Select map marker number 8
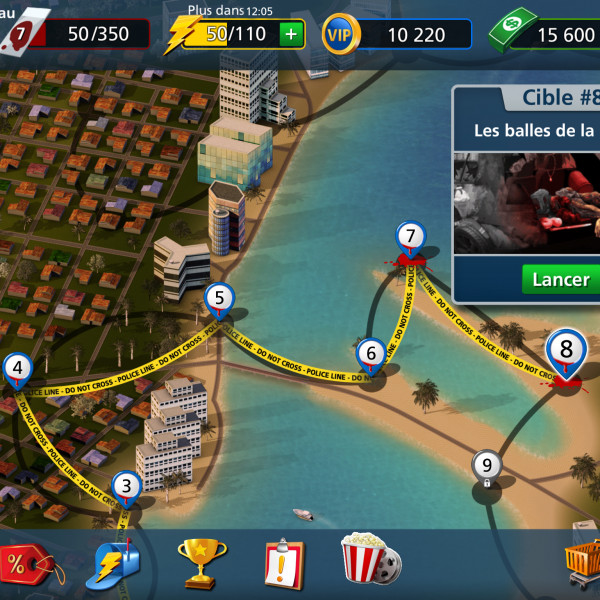Image resolution: width=600 pixels, height=600 pixels. click(566, 351)
